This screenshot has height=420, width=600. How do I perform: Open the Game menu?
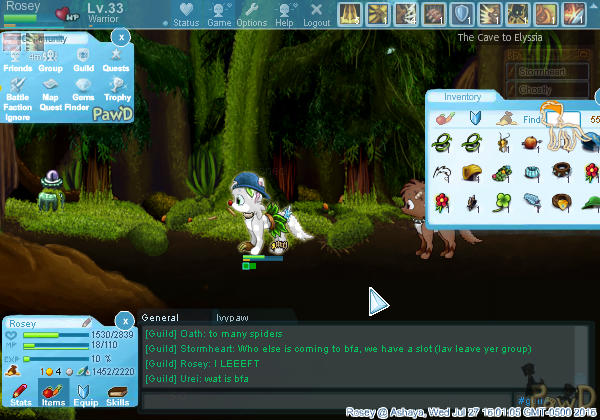point(219,15)
